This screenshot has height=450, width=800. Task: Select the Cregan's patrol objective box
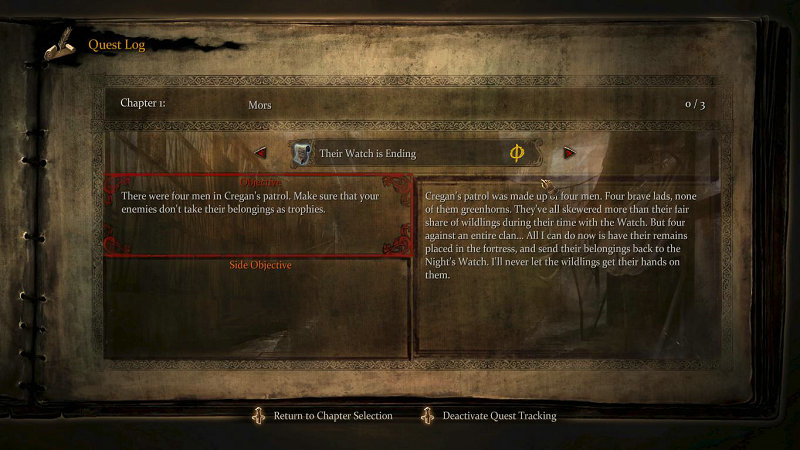pos(258,216)
